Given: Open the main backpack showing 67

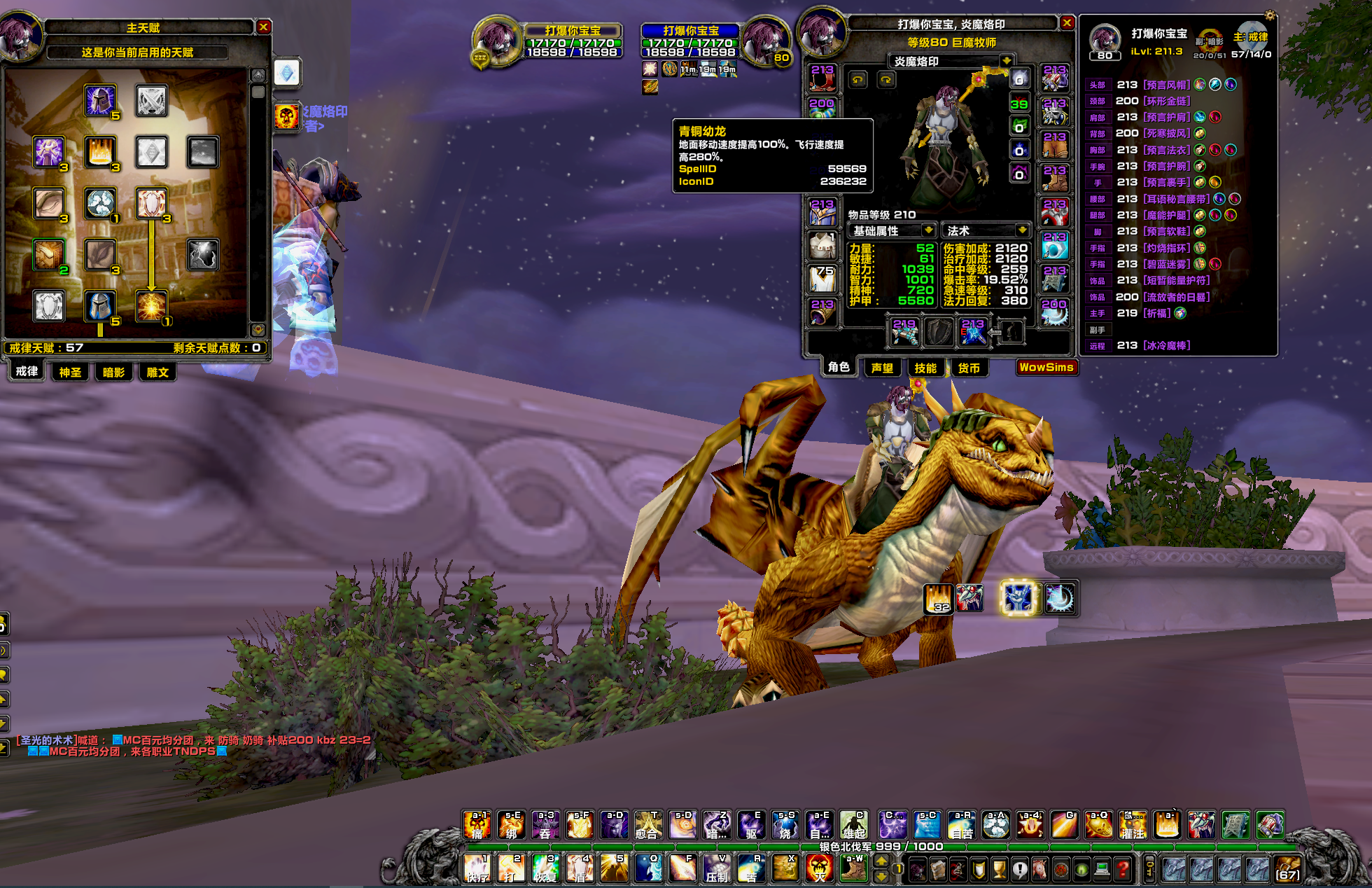Looking at the screenshot, I should [x=1287, y=869].
